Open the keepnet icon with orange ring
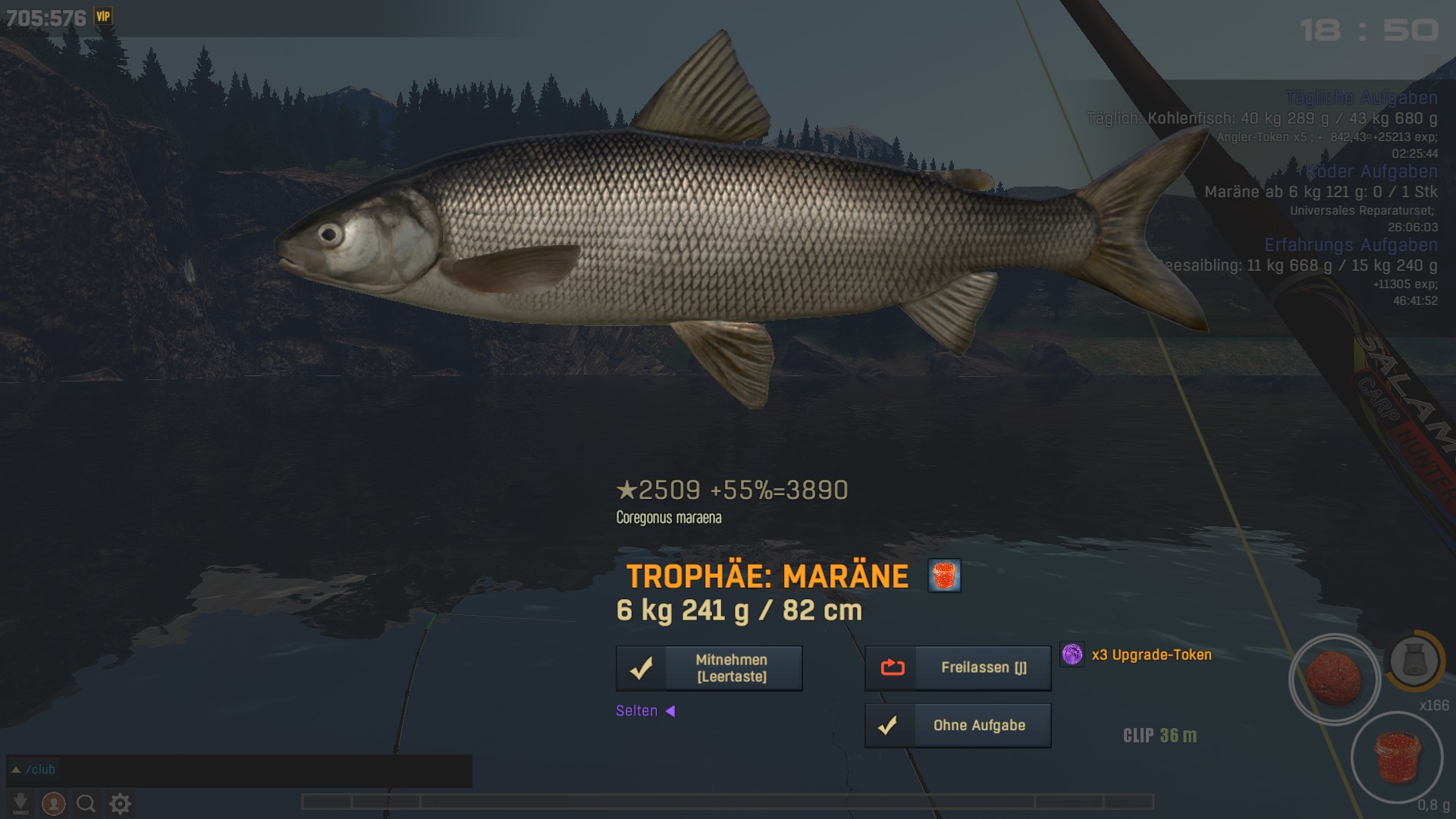This screenshot has height=819, width=1456. [1414, 661]
